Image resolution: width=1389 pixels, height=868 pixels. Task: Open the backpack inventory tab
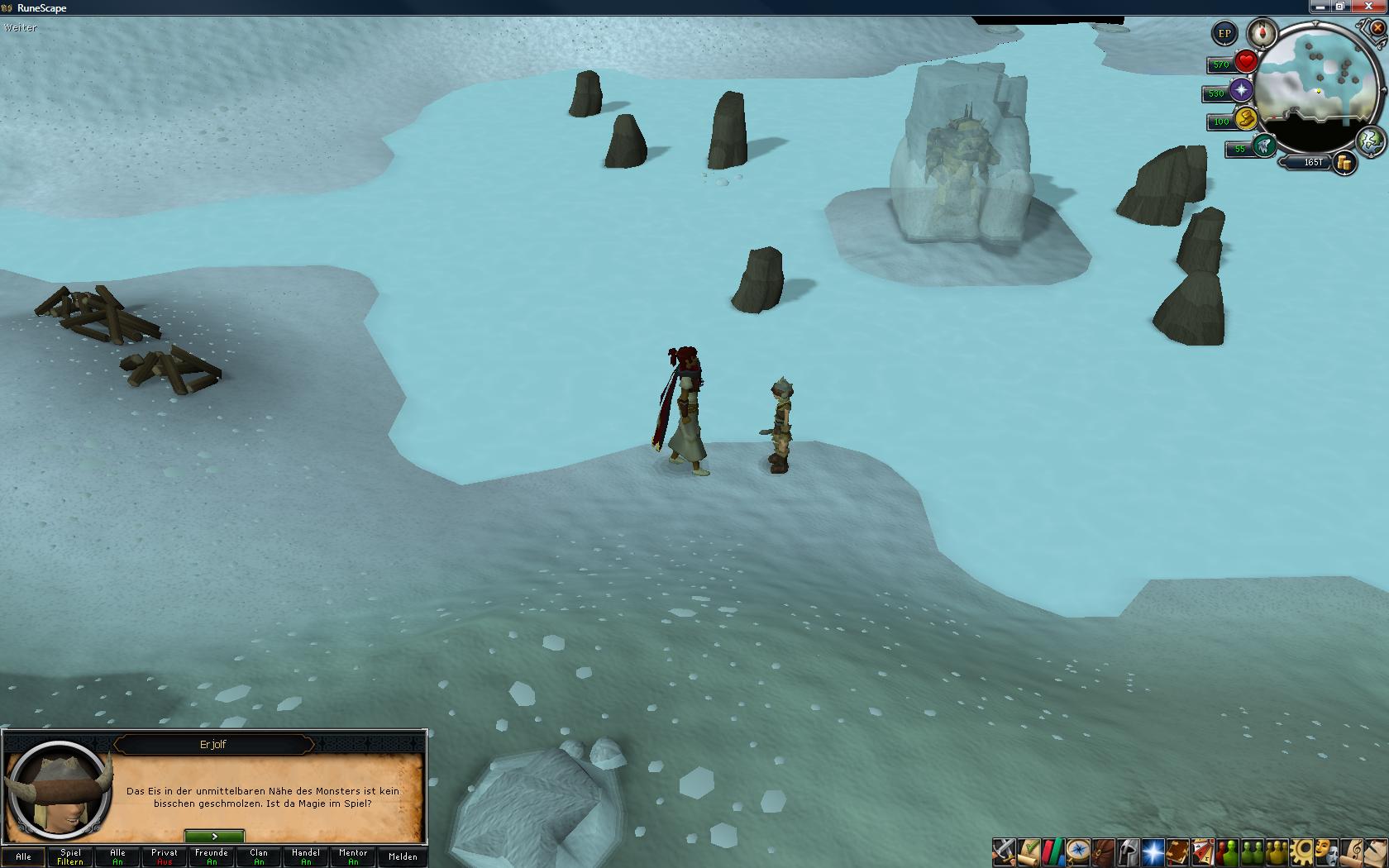1103,851
